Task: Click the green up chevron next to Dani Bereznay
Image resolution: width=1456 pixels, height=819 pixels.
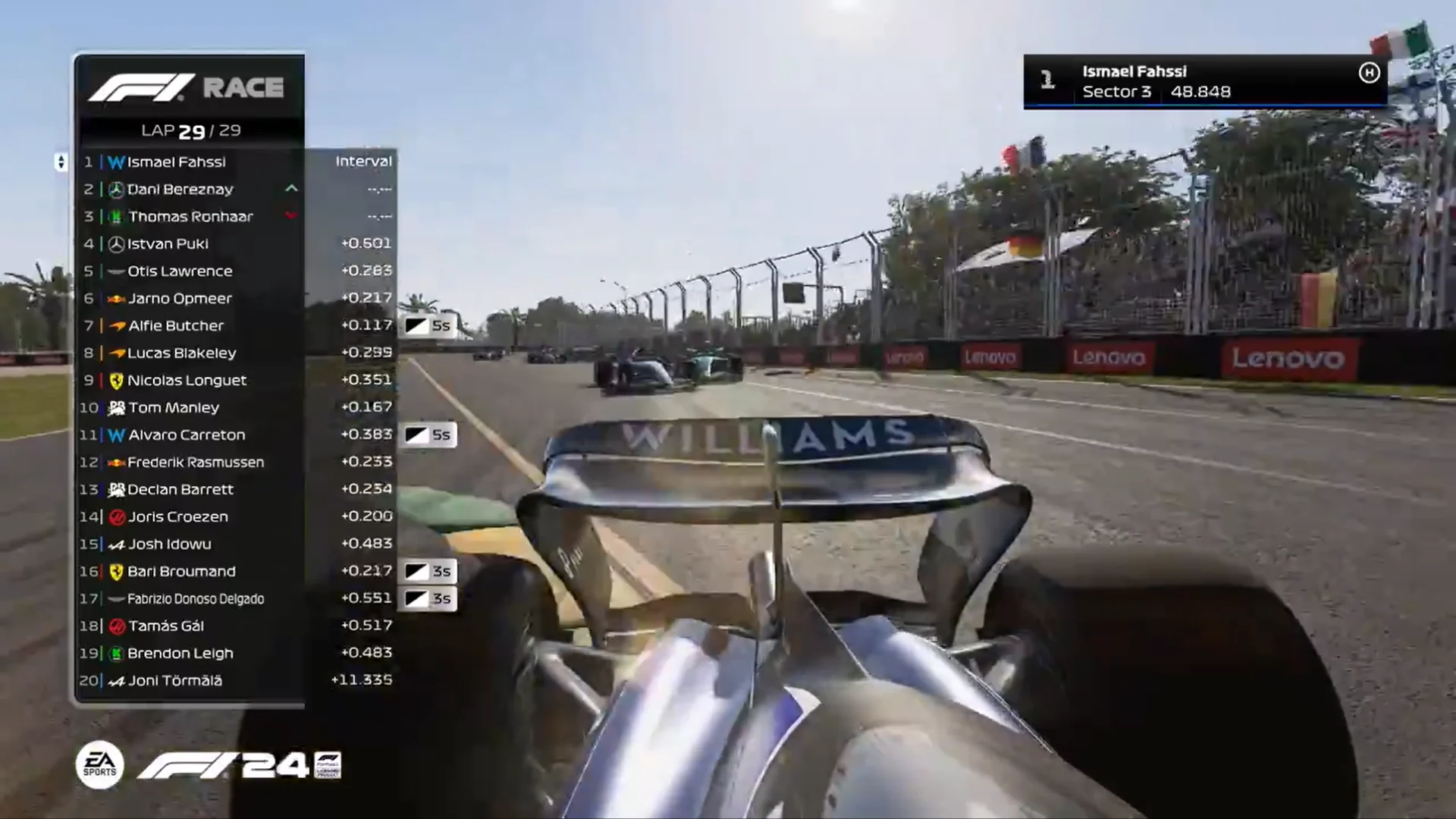Action: point(291,189)
